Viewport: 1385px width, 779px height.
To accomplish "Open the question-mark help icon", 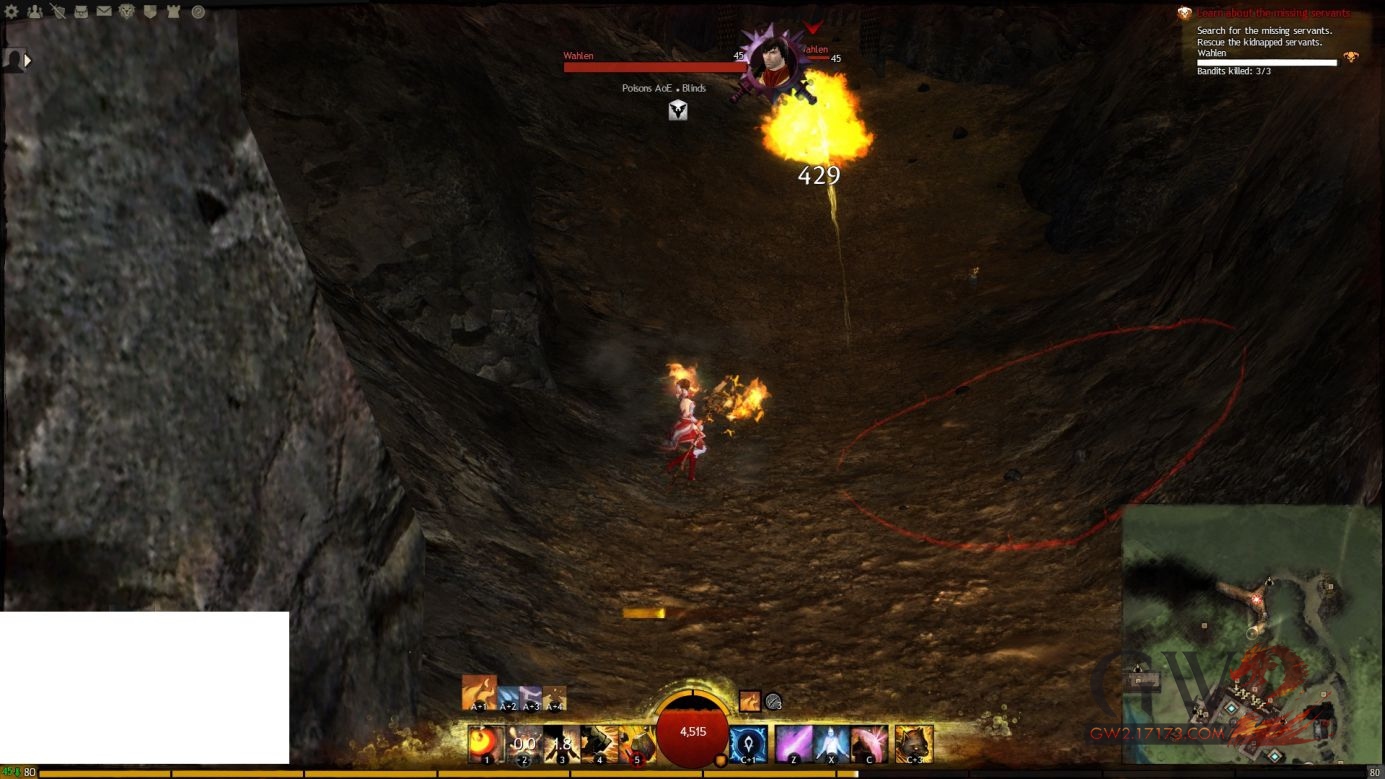I will [x=198, y=12].
